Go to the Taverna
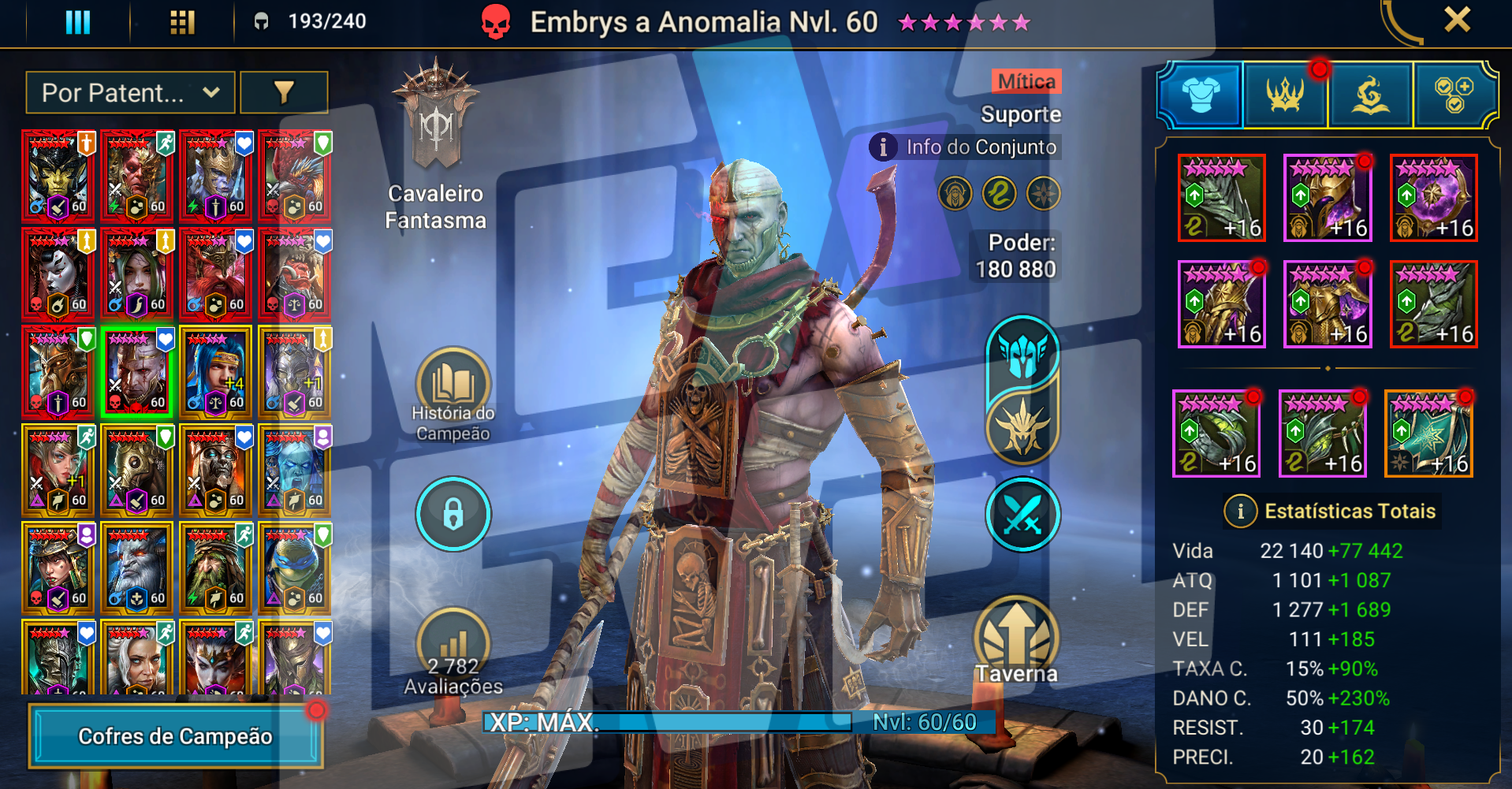The width and height of the screenshot is (1512, 789). (1016, 640)
